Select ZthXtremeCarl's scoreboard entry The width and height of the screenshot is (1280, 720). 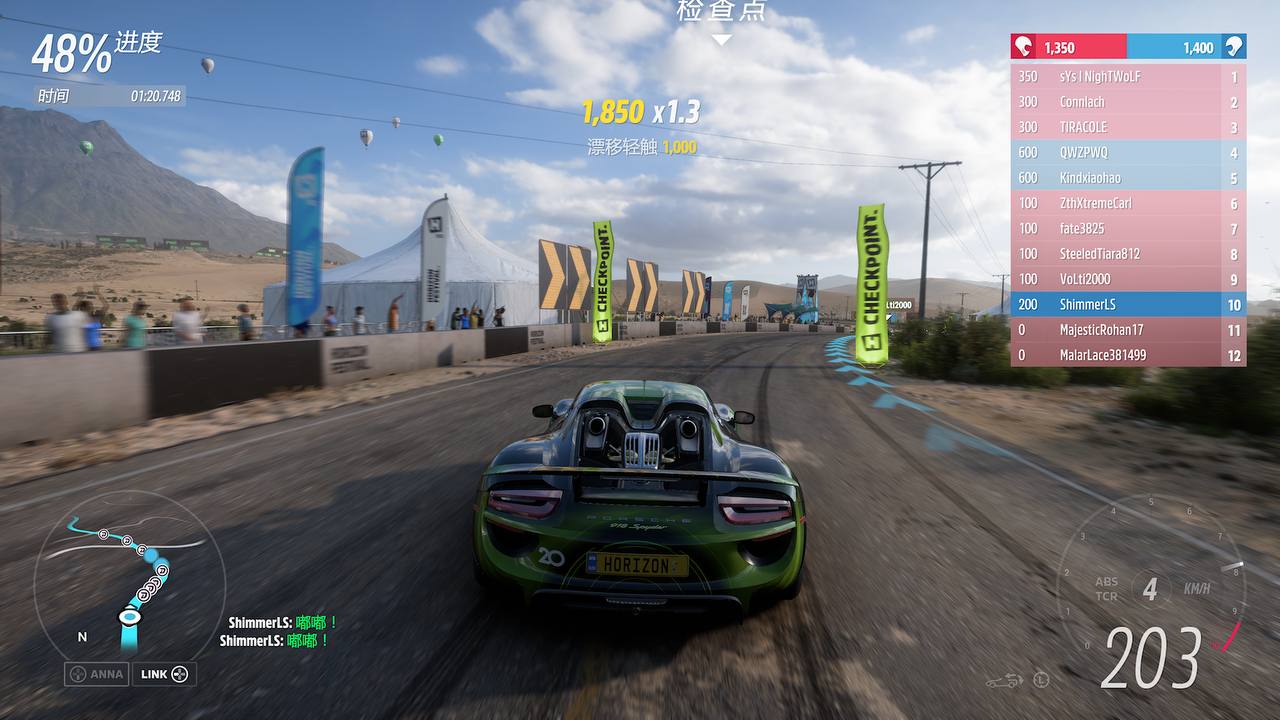1128,203
